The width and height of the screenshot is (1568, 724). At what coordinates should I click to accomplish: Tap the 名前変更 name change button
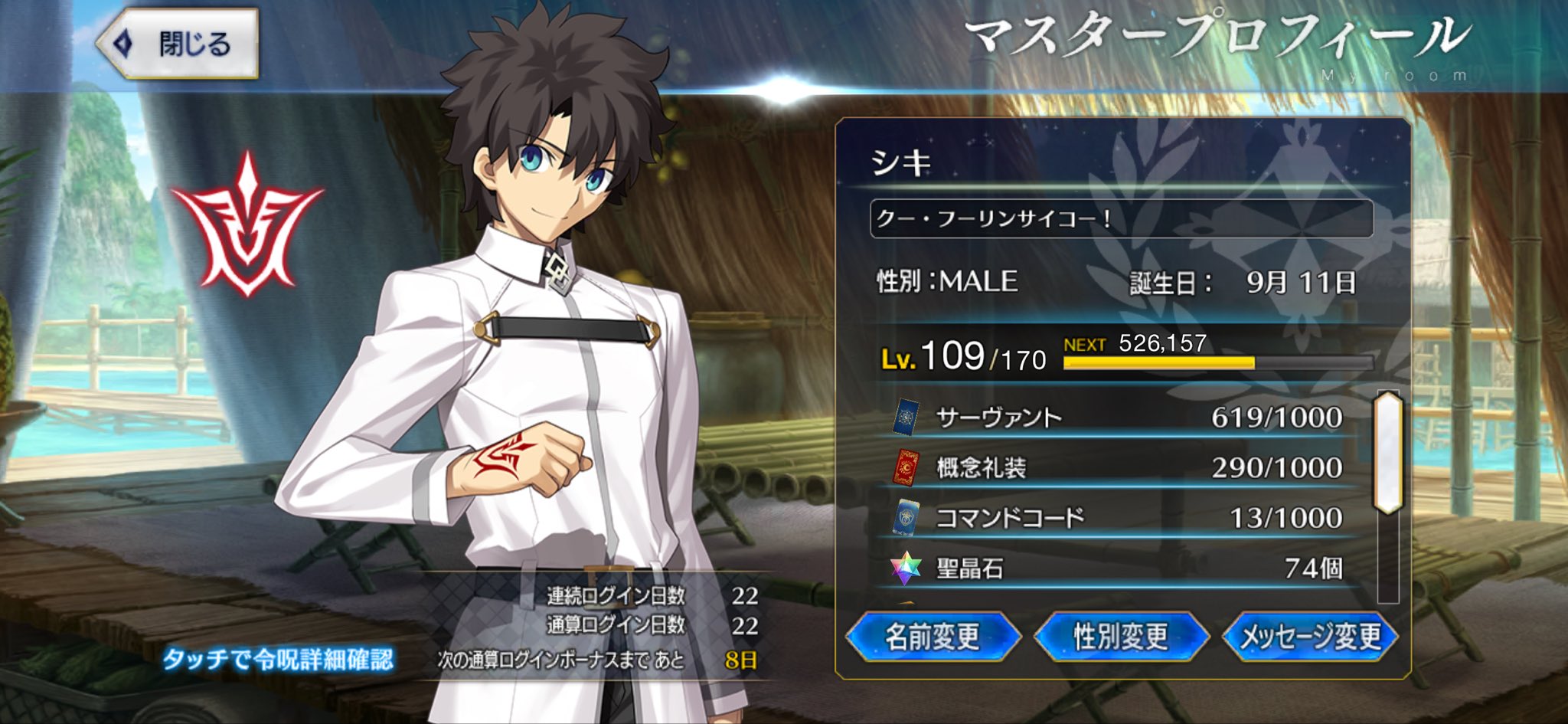pyautogui.click(x=933, y=637)
